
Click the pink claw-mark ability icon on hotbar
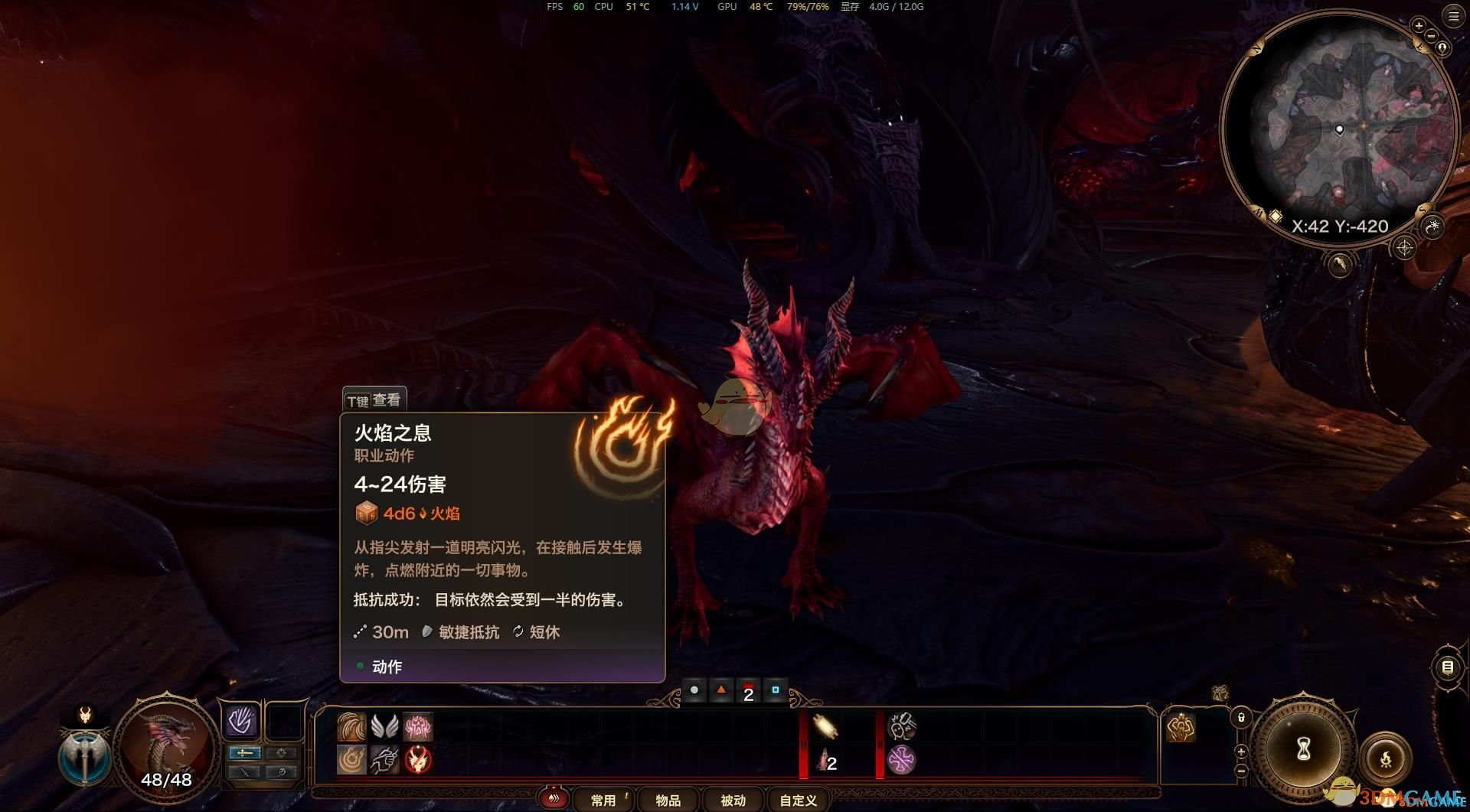tap(420, 726)
